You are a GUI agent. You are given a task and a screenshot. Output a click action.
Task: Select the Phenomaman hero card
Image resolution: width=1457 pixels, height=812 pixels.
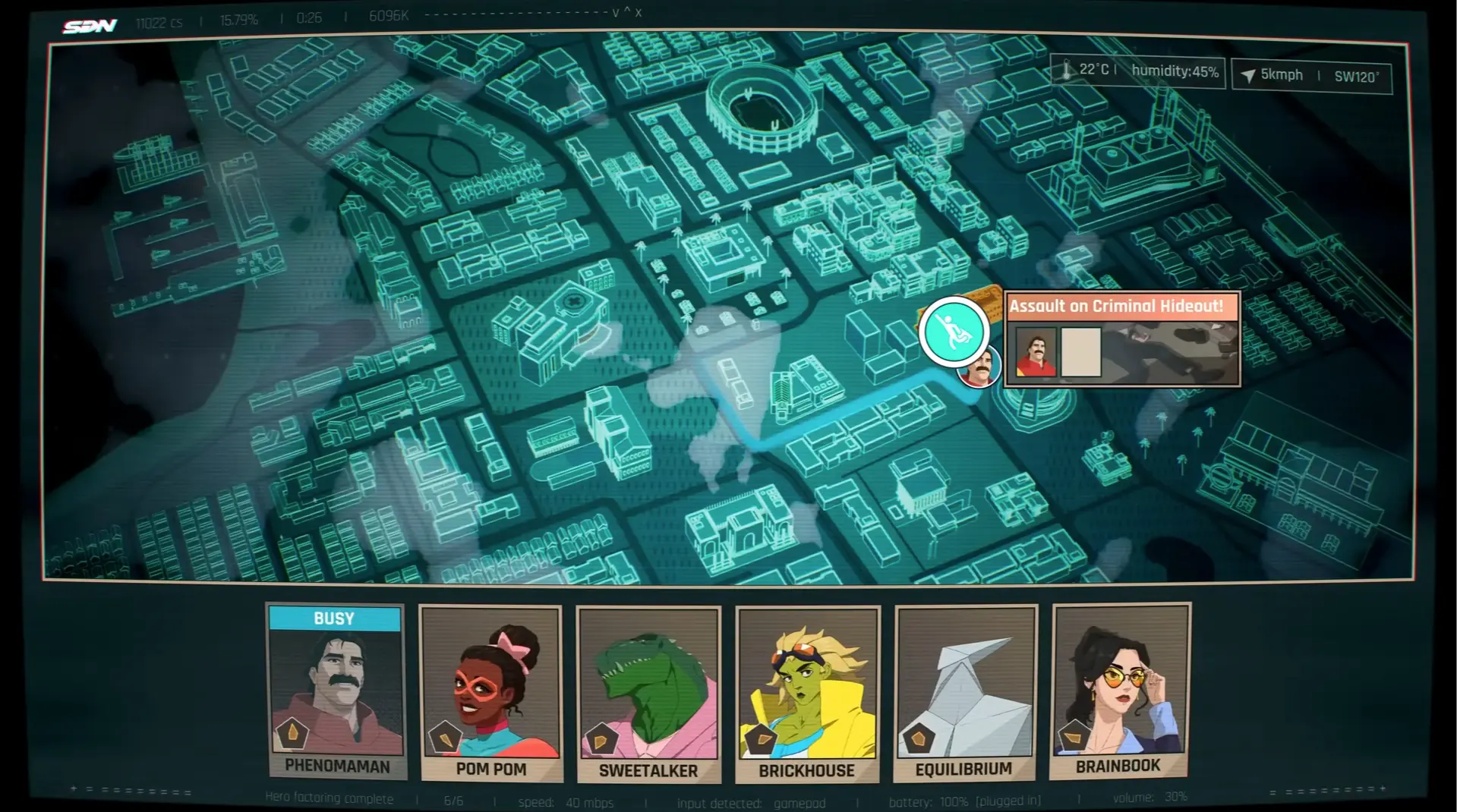336,691
